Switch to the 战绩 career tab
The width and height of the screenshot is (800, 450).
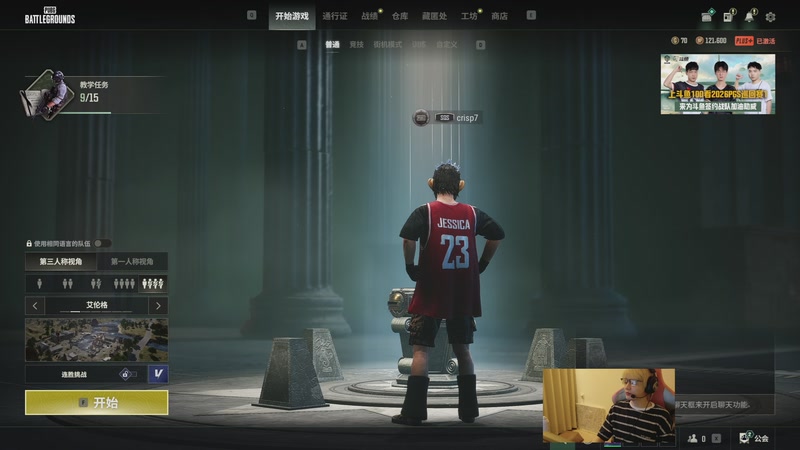[x=370, y=16]
